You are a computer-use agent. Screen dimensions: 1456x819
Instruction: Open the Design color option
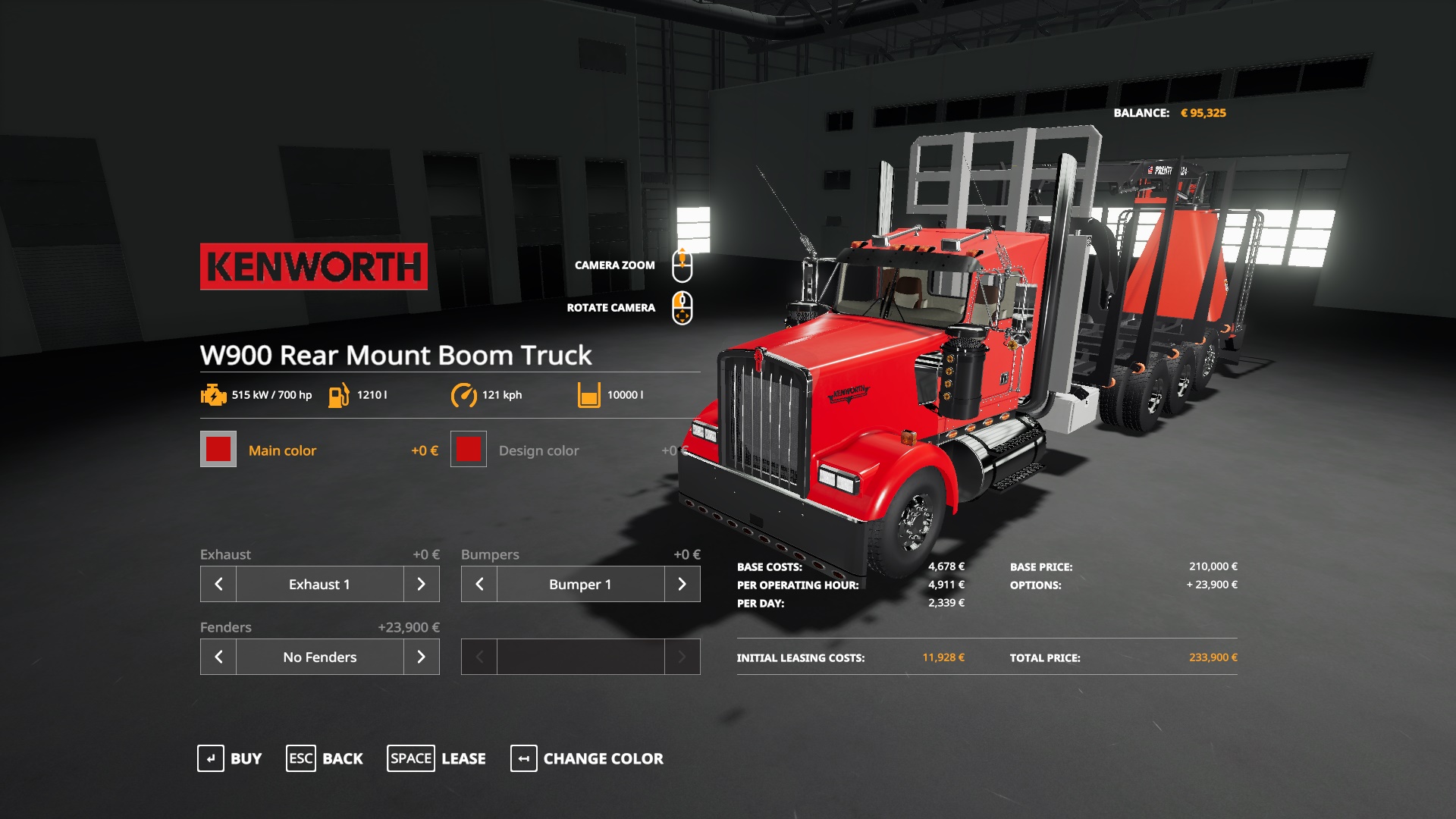(x=468, y=450)
